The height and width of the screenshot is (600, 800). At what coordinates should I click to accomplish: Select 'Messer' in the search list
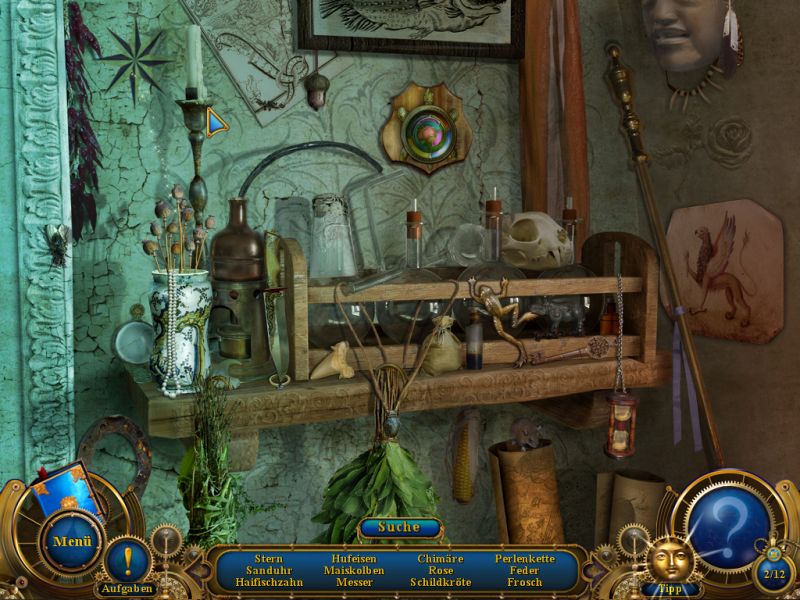point(354,582)
